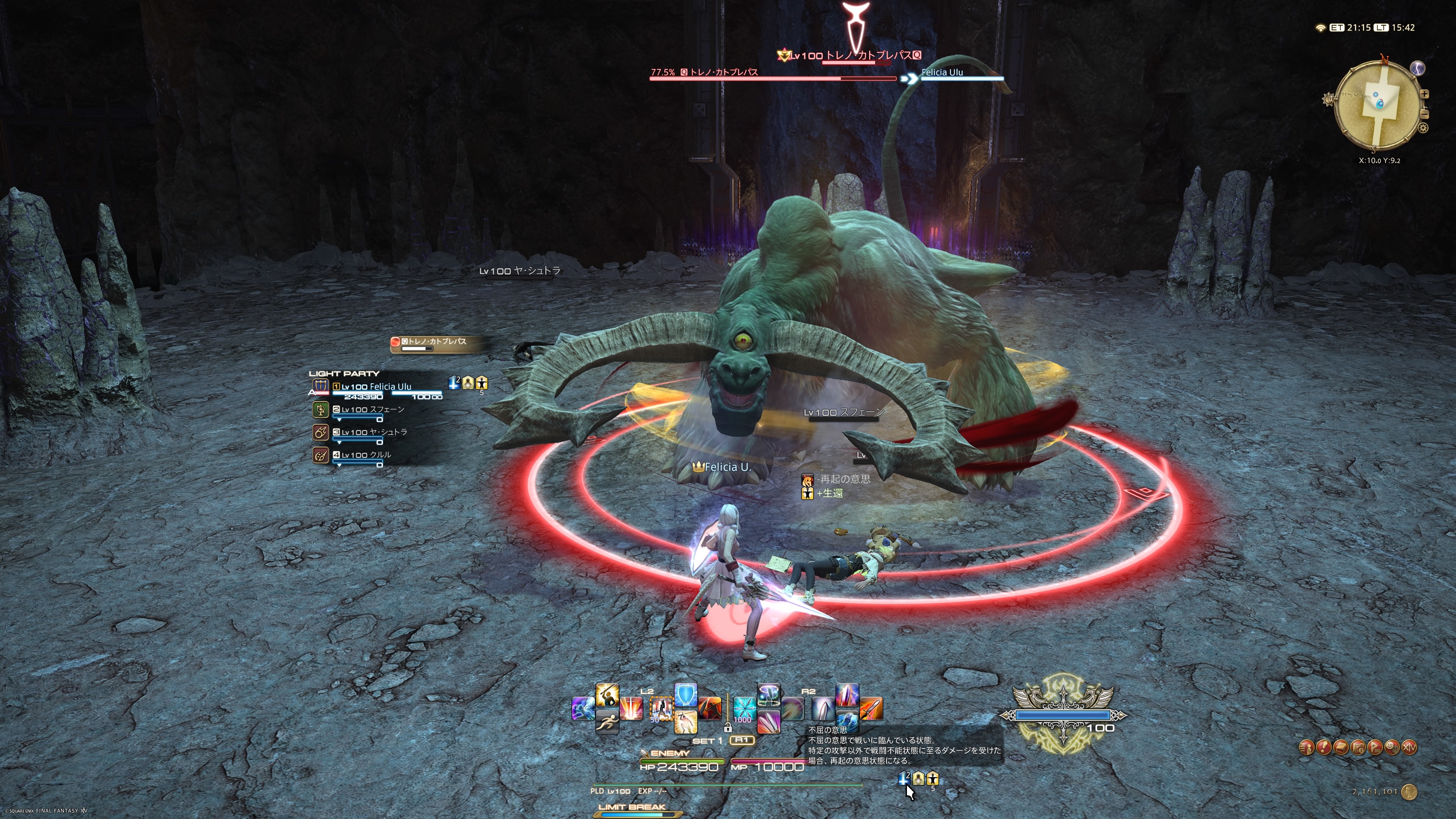The height and width of the screenshot is (819, 1456).
Task: Open the XIV System menu icon
Action: pos(1410,748)
